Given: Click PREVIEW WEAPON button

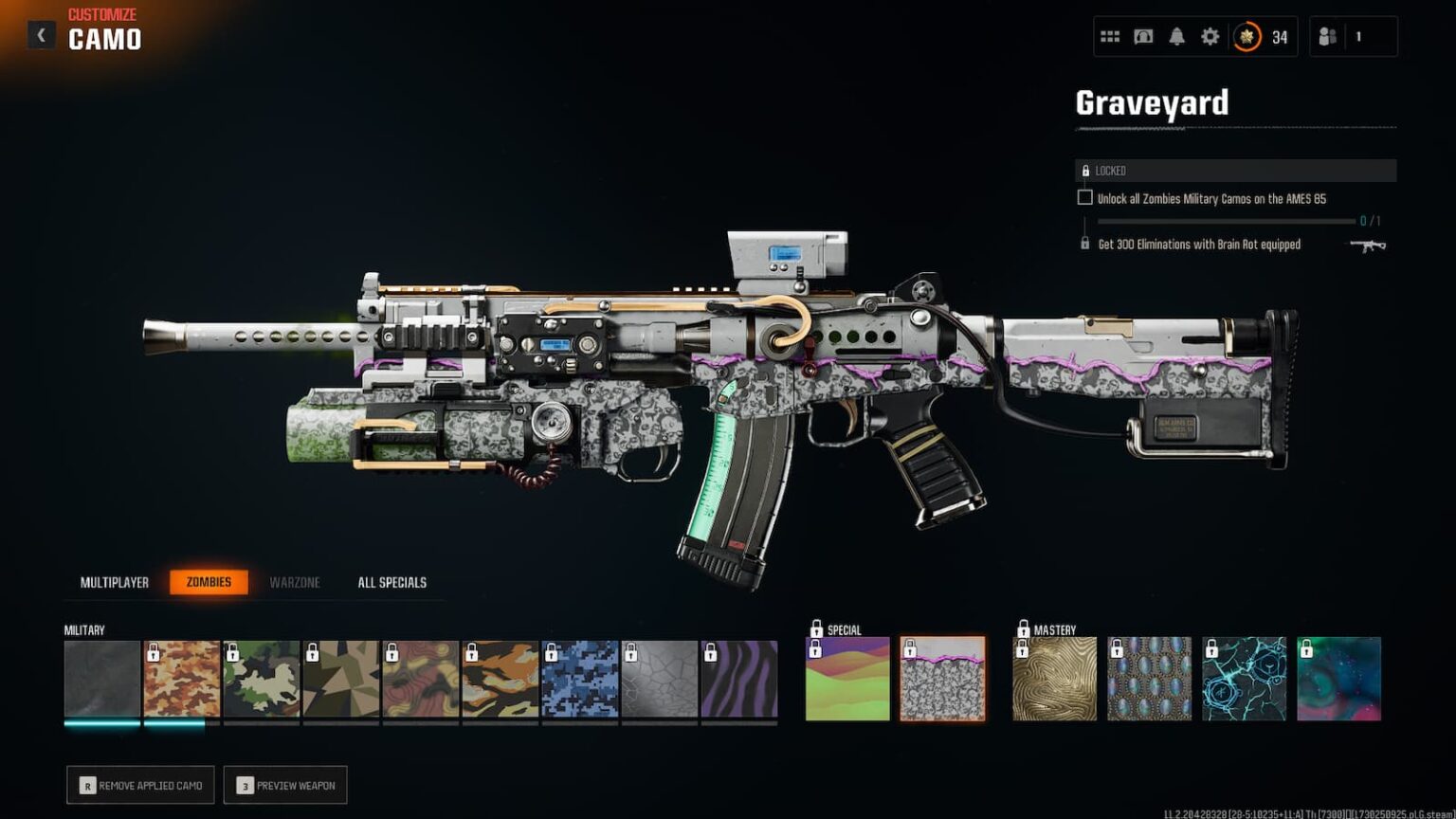Looking at the screenshot, I should click(x=285, y=785).
